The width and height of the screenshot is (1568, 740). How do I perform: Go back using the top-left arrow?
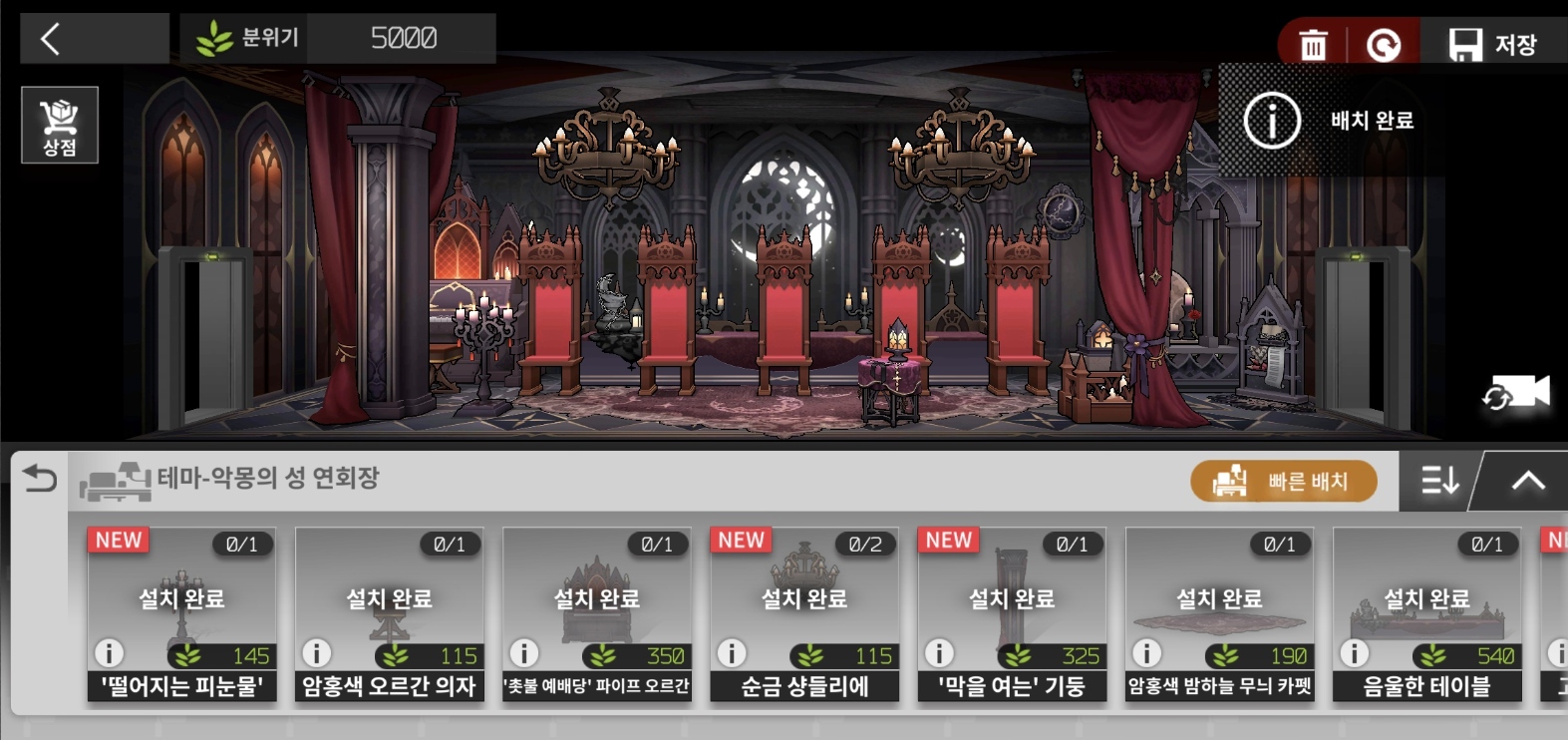point(52,39)
